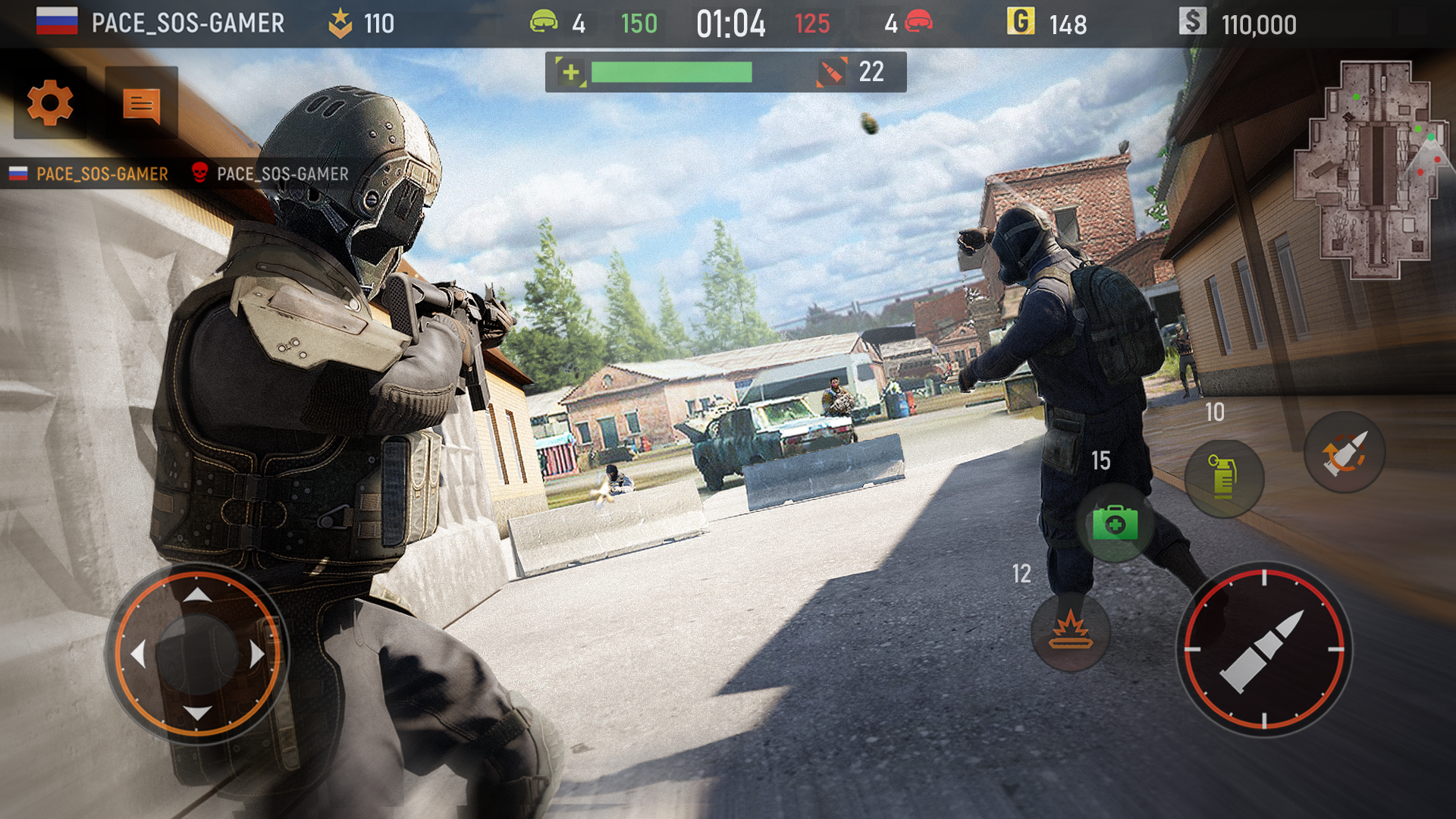Tap the red skull kill indicator
The height and width of the screenshot is (819, 1456).
click(200, 173)
